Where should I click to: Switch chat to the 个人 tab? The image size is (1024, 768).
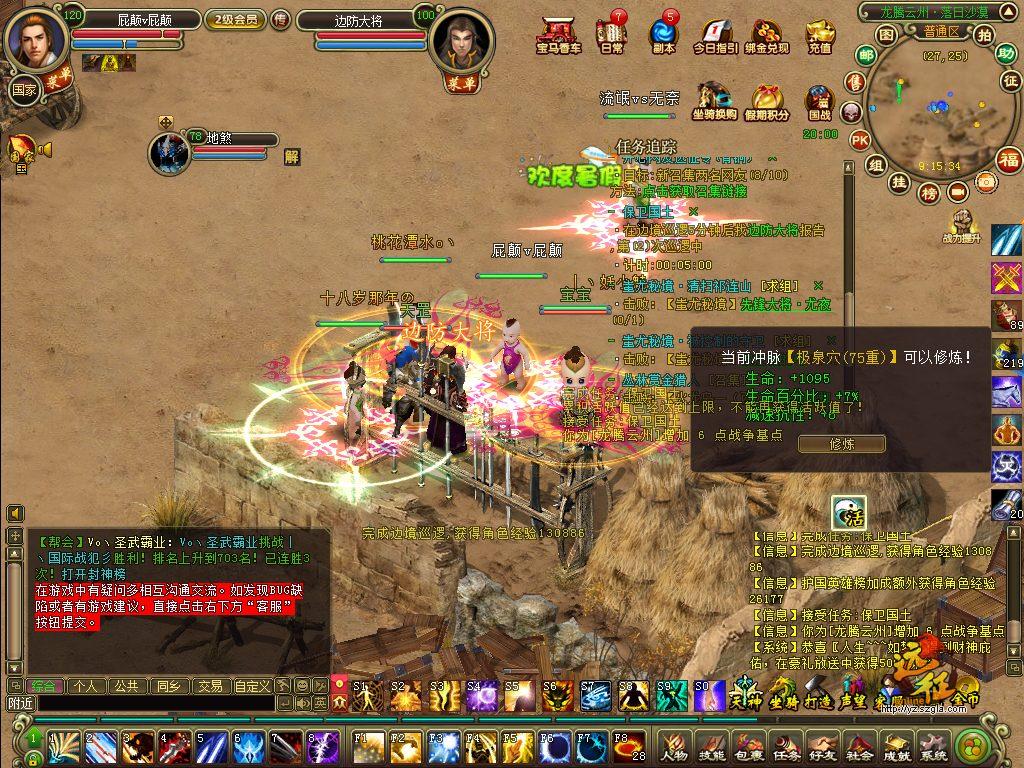point(86,686)
